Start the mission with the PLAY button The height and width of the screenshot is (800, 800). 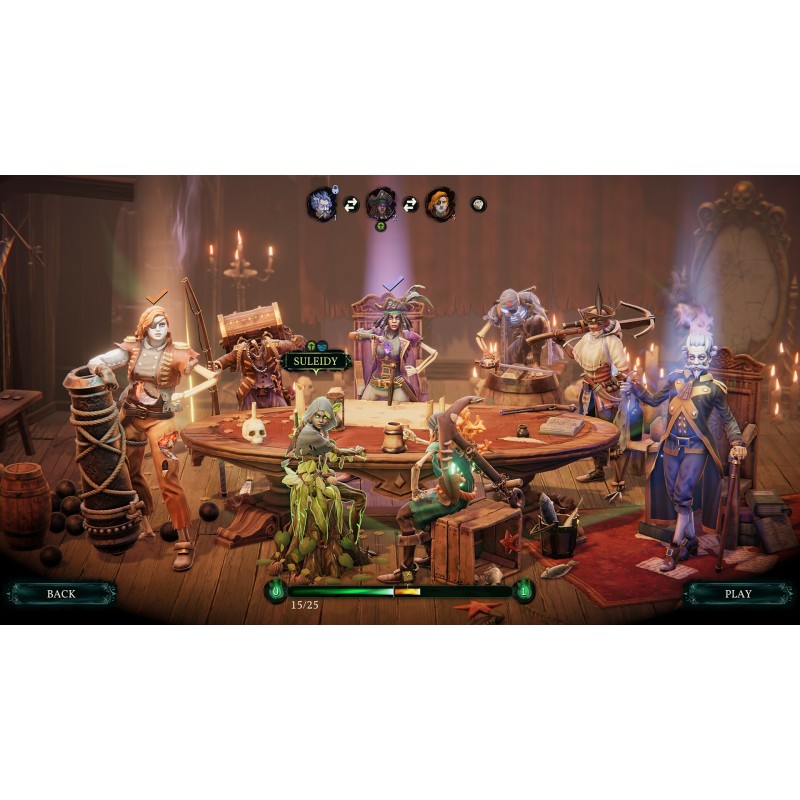pos(738,593)
